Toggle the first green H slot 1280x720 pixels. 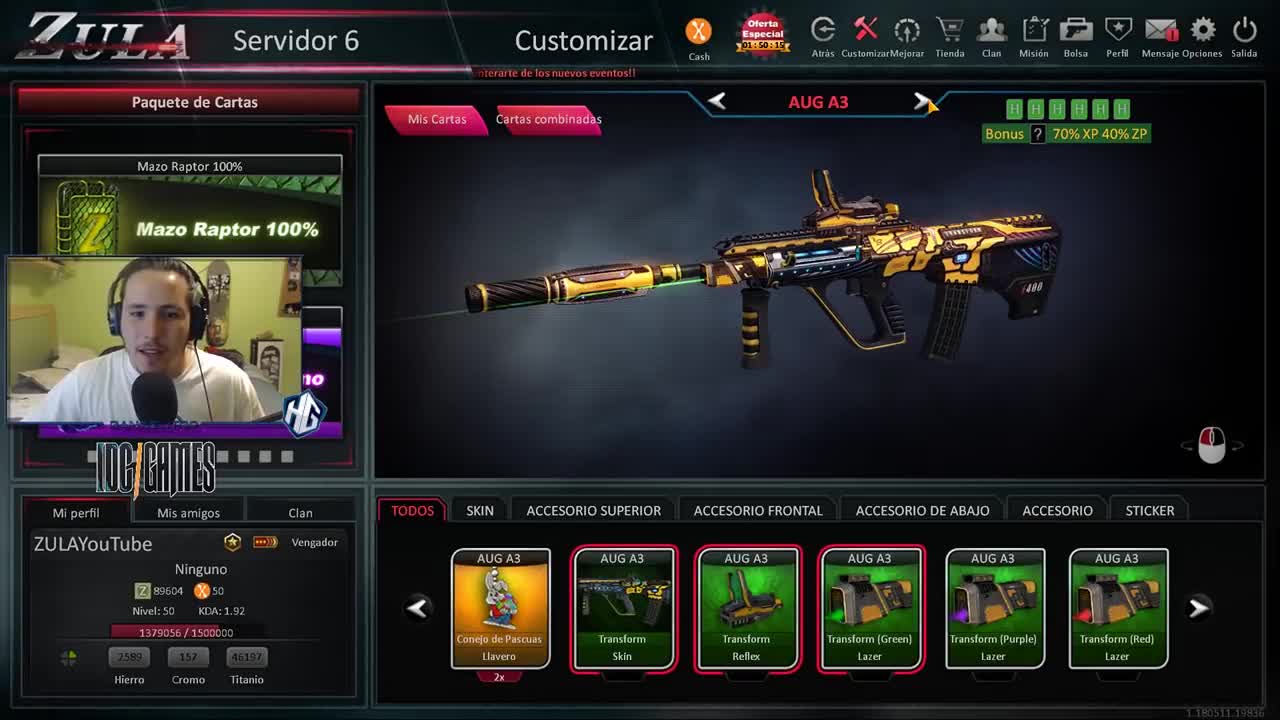point(1016,109)
